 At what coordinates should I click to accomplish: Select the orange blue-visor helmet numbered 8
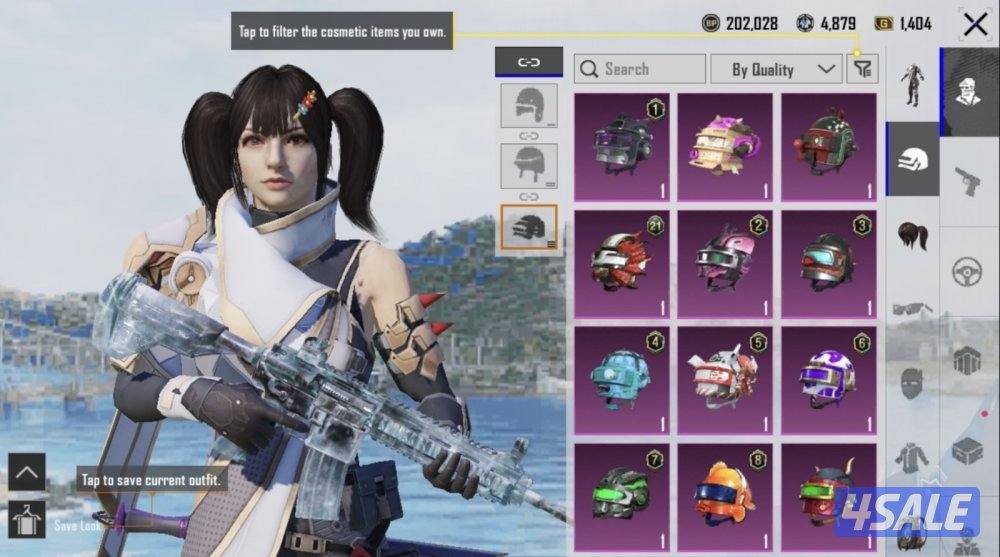point(725,490)
